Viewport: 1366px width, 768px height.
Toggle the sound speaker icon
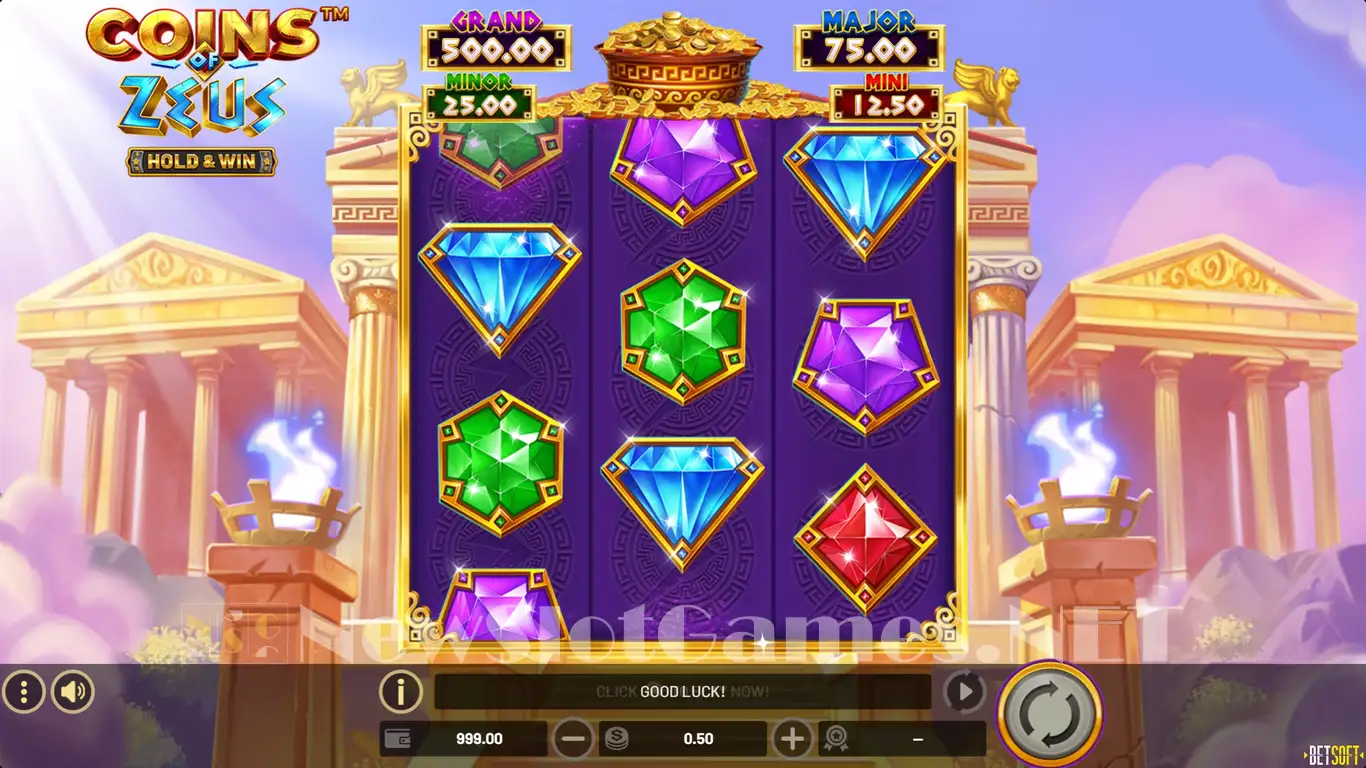73,691
